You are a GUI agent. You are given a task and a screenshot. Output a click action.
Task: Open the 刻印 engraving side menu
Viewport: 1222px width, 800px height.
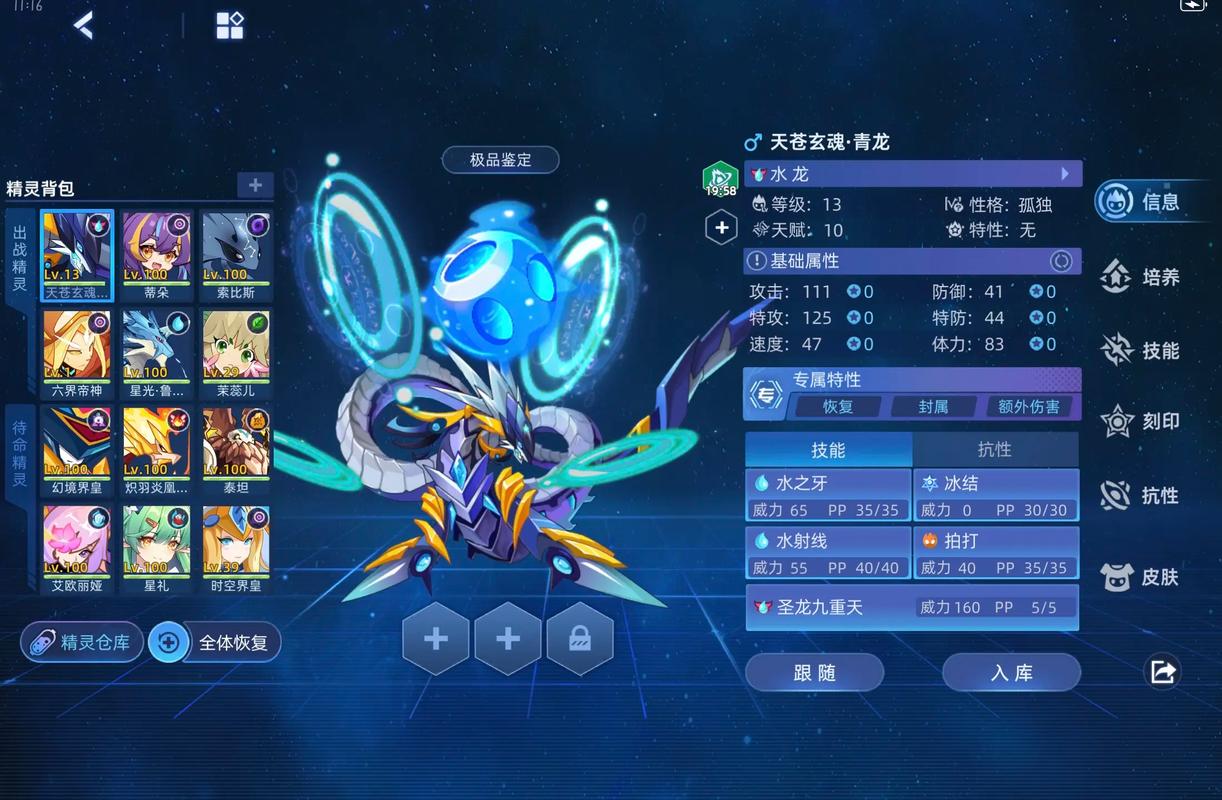pos(1143,421)
